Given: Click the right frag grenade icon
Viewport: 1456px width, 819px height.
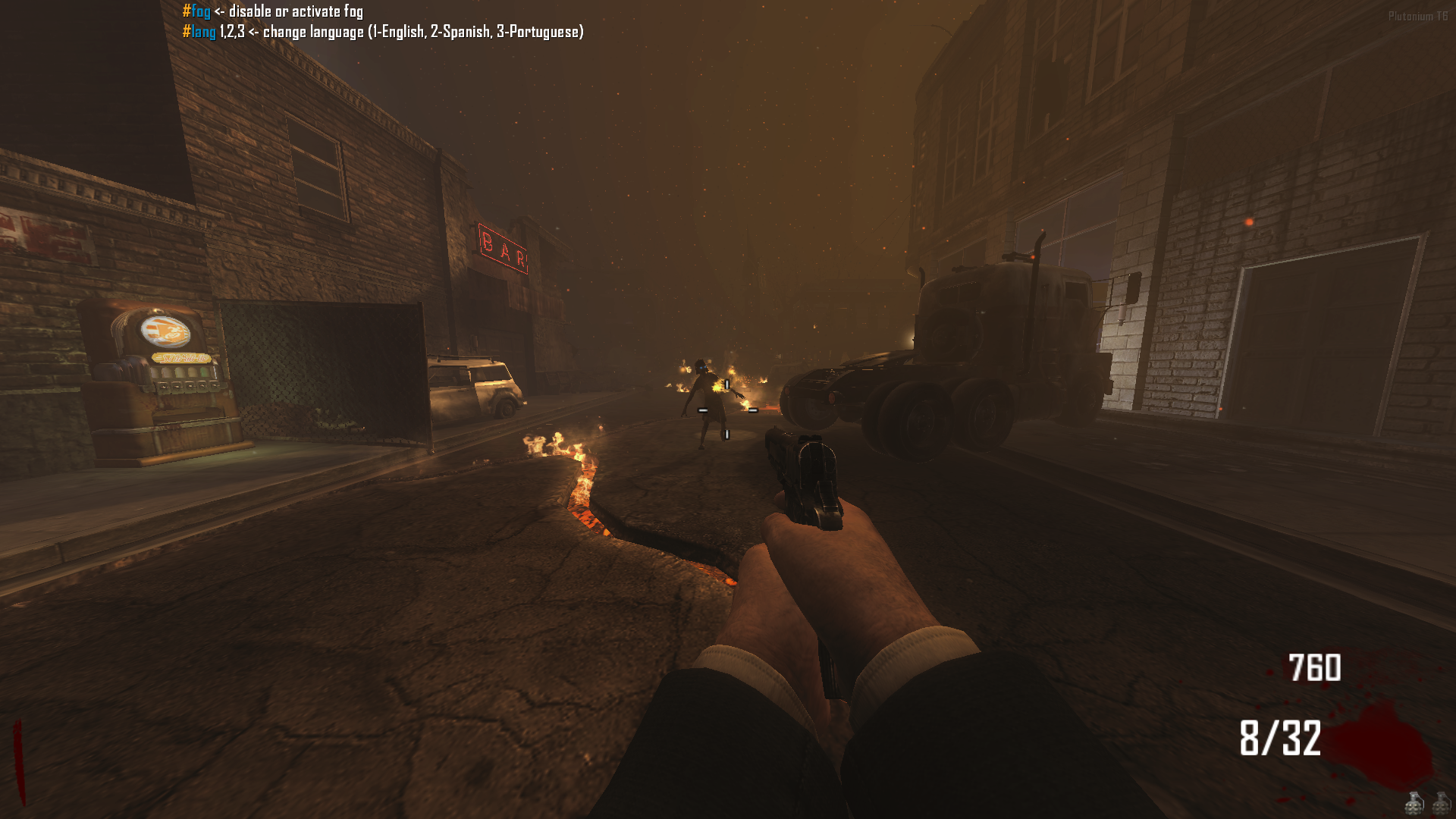Looking at the screenshot, I should 1439,805.
